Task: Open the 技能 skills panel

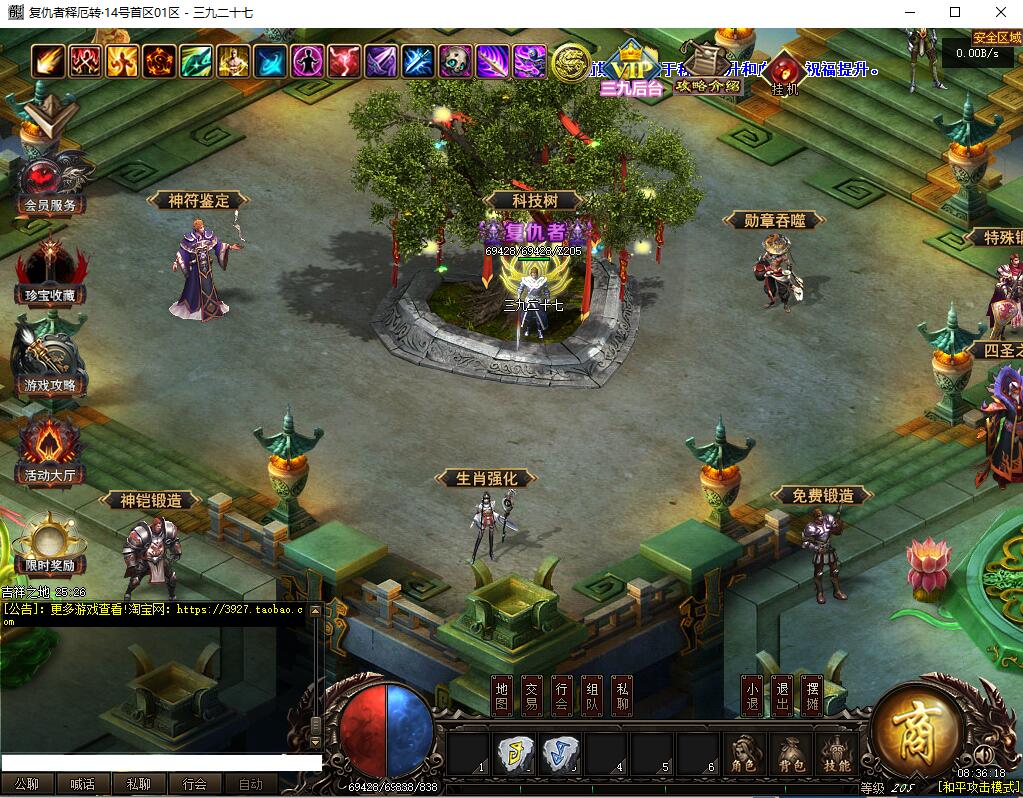Action: (x=837, y=754)
